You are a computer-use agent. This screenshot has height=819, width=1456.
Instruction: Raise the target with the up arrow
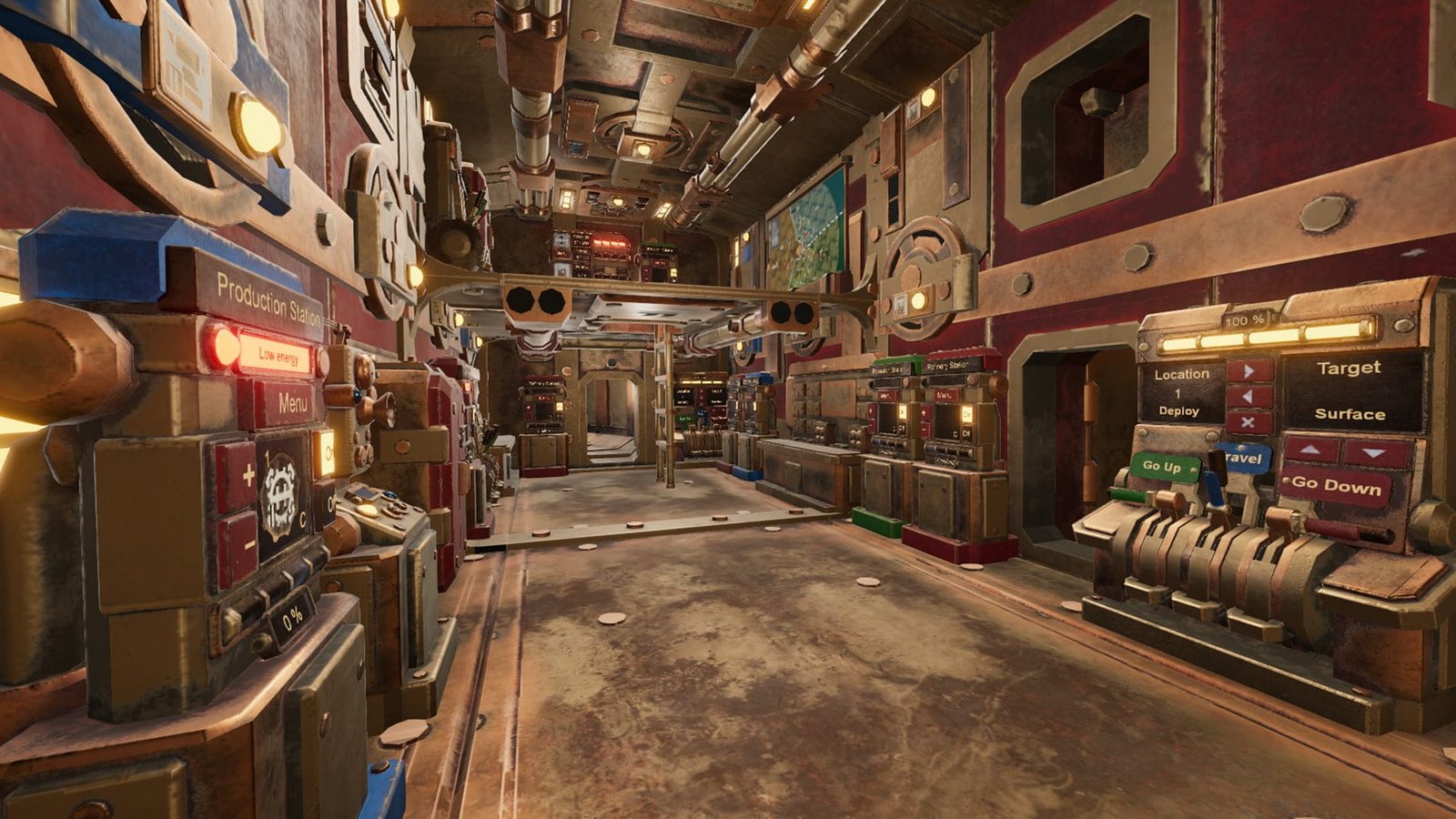point(1310,450)
